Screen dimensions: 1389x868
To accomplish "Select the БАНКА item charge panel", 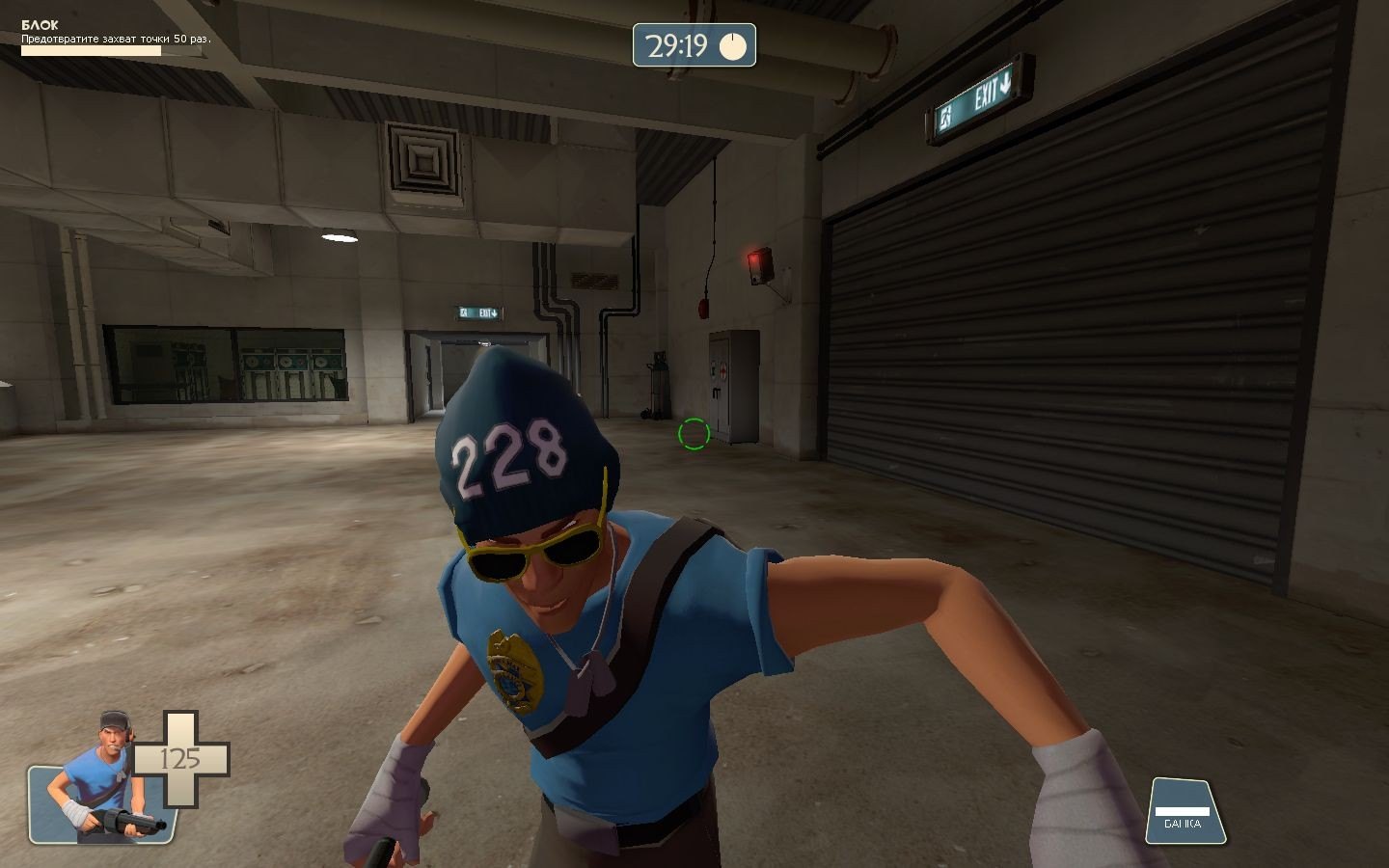I will pyautogui.click(x=1184, y=812).
